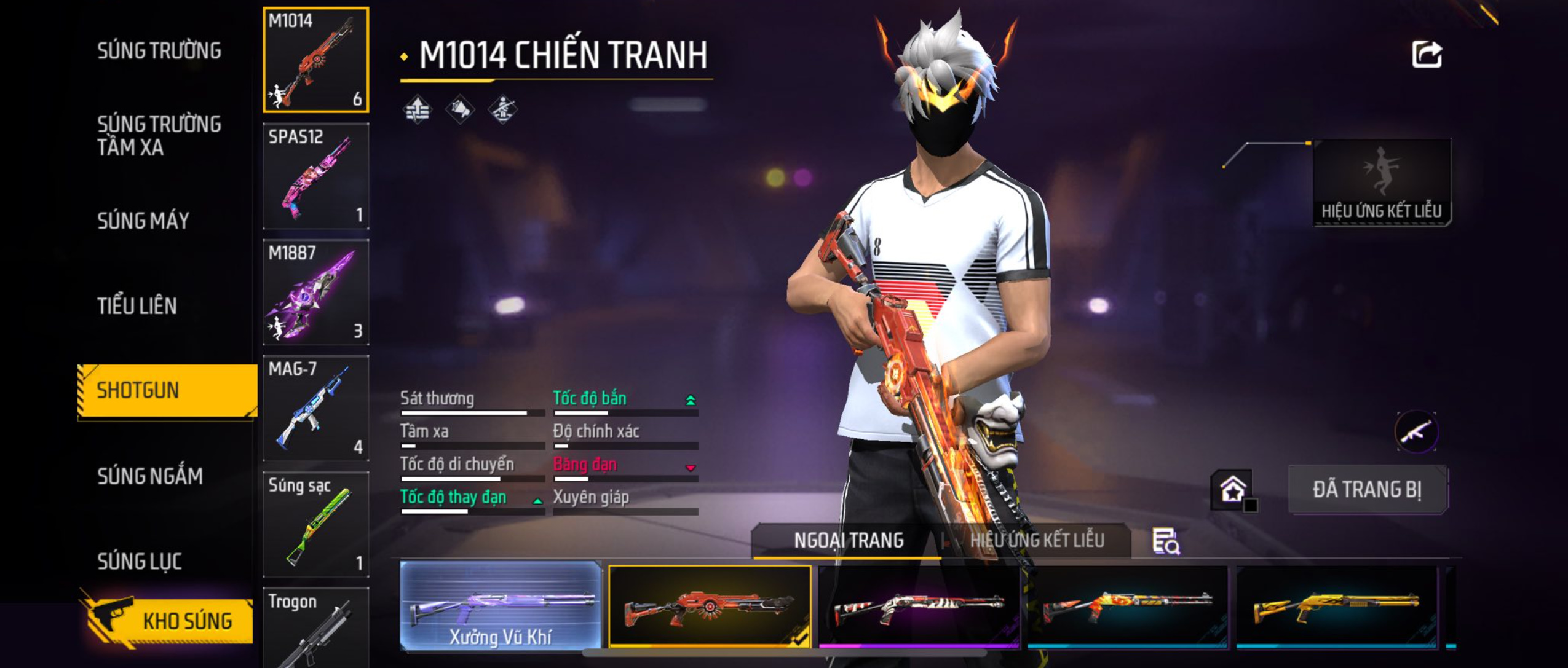The image size is (1568, 668).
Task: Select the Xưởng Vũ Khí skin tile
Action: [501, 606]
